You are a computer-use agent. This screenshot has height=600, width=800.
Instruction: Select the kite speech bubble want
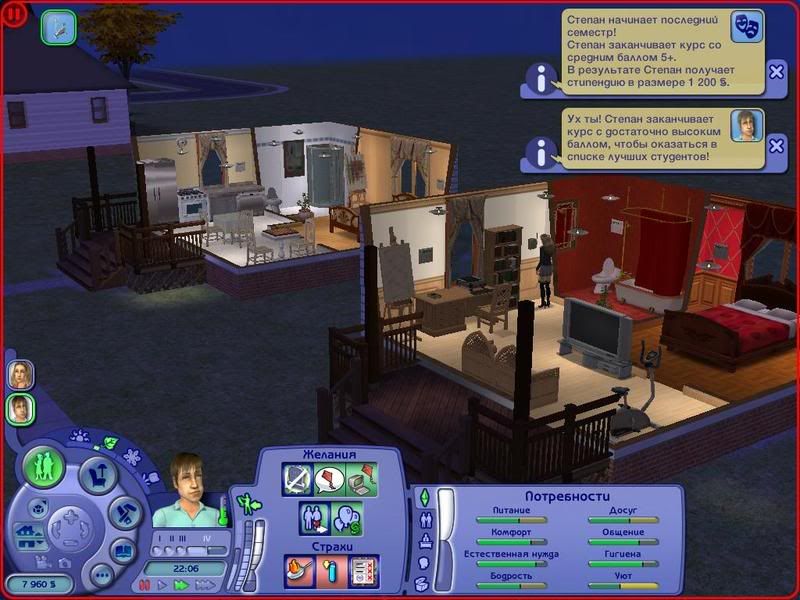330,481
